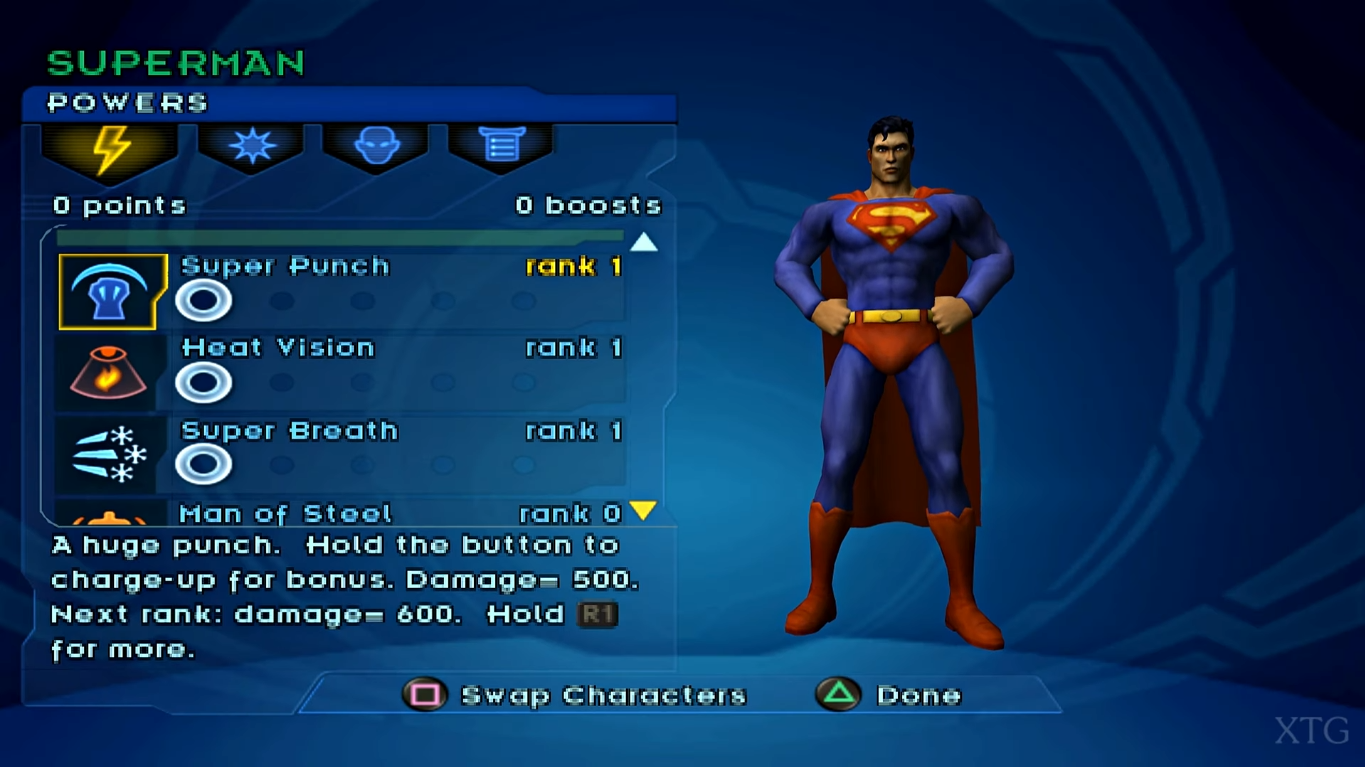1365x767 pixels.
Task: Open the star-shaped abilities tab icon
Action: tap(252, 145)
